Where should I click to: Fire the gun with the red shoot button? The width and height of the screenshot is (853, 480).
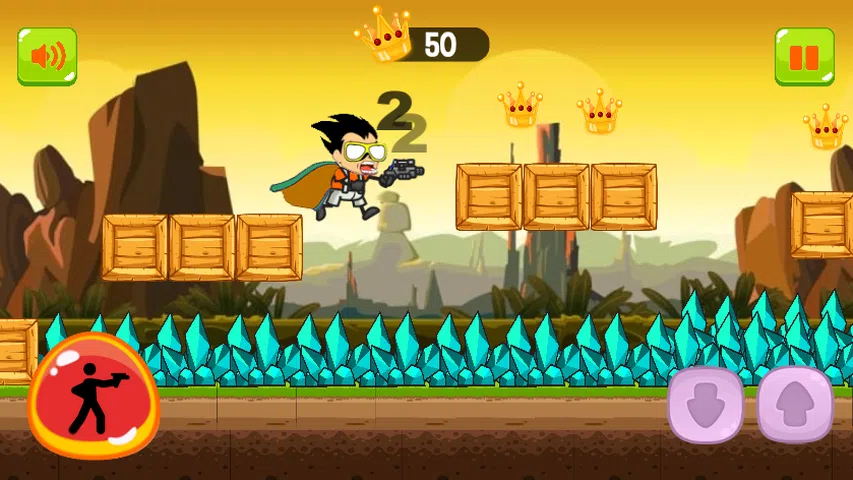tap(93, 395)
